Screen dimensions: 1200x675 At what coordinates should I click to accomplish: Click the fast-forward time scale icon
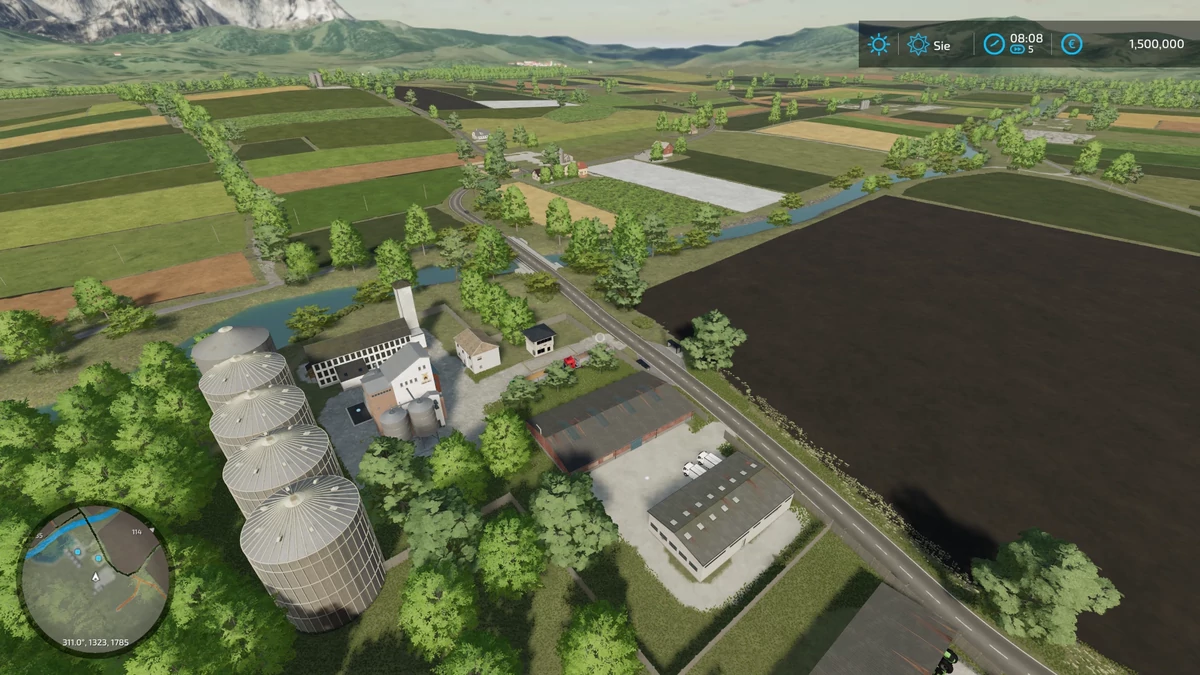pyautogui.click(x=1018, y=49)
